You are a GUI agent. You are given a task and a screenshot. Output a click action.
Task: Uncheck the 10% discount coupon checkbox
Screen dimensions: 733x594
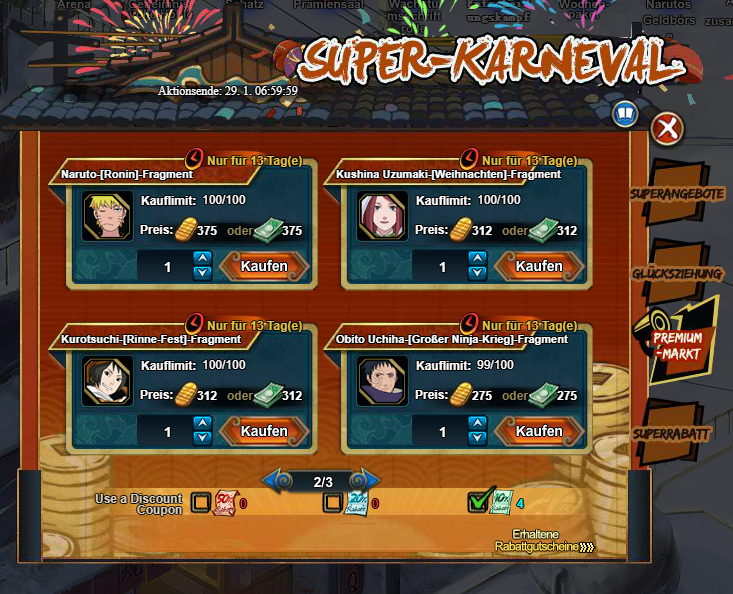[479, 501]
